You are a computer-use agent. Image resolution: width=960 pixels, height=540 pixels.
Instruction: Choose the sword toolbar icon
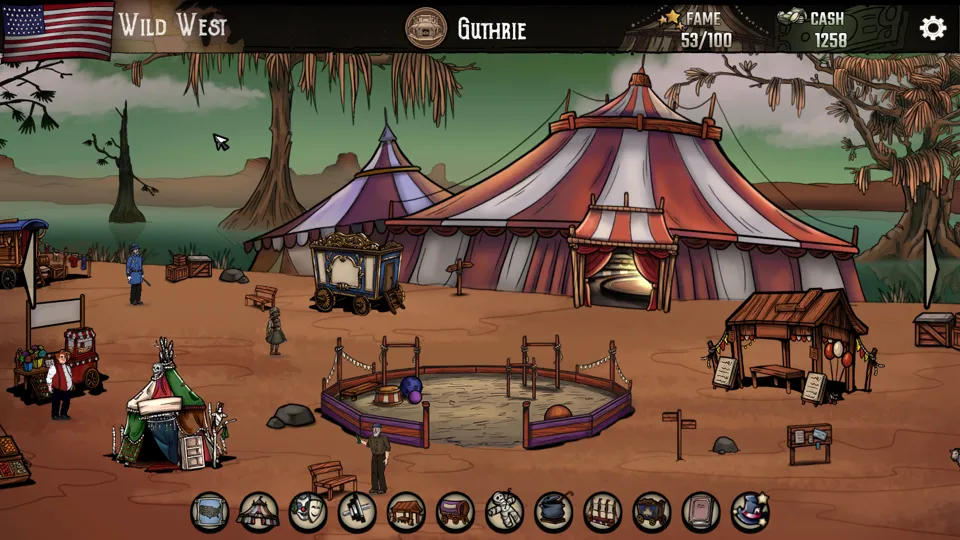click(357, 512)
